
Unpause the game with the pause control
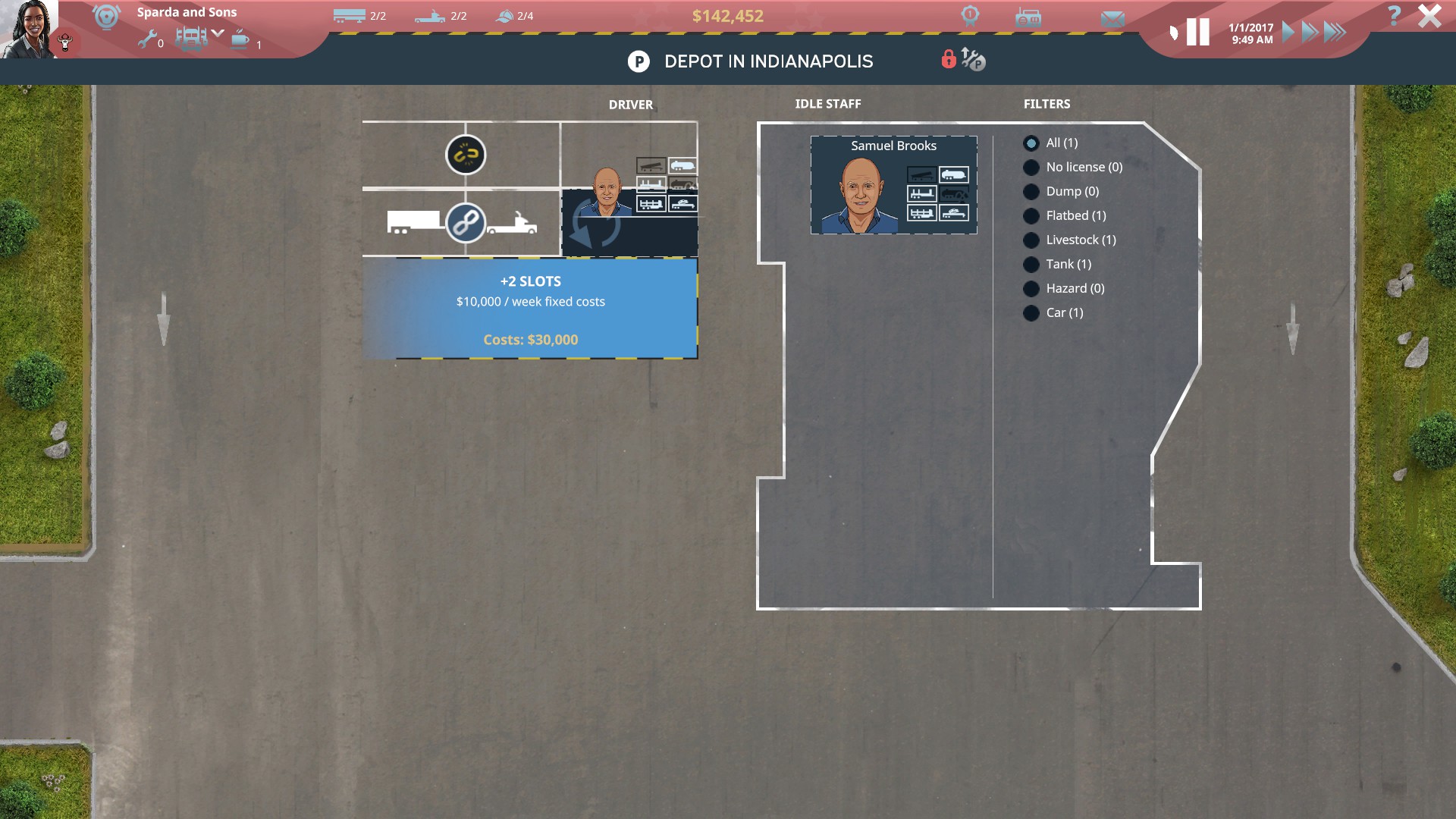tap(1198, 31)
